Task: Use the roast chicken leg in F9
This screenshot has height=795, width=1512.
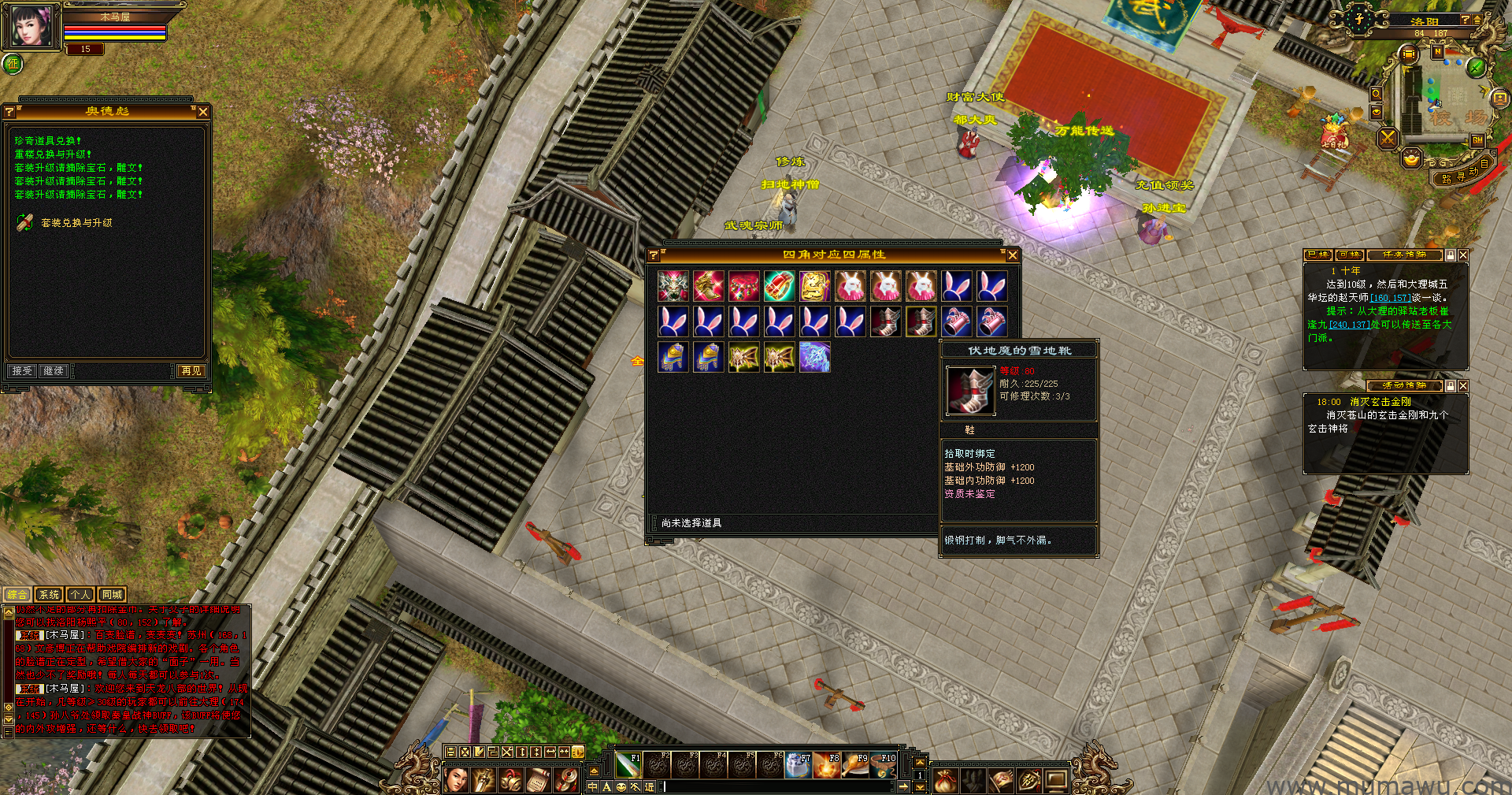Action: tap(854, 765)
